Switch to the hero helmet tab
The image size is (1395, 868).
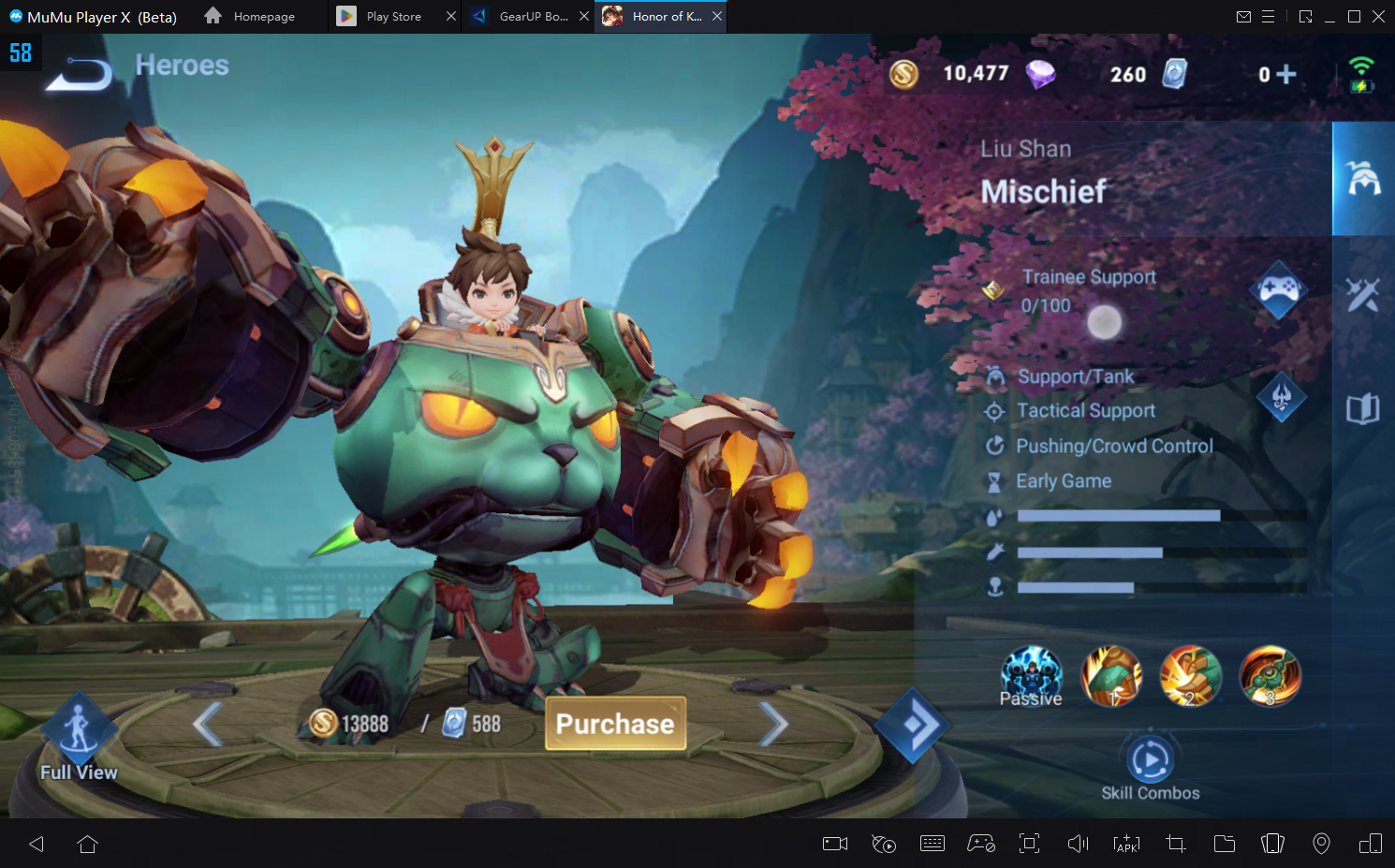(1363, 178)
